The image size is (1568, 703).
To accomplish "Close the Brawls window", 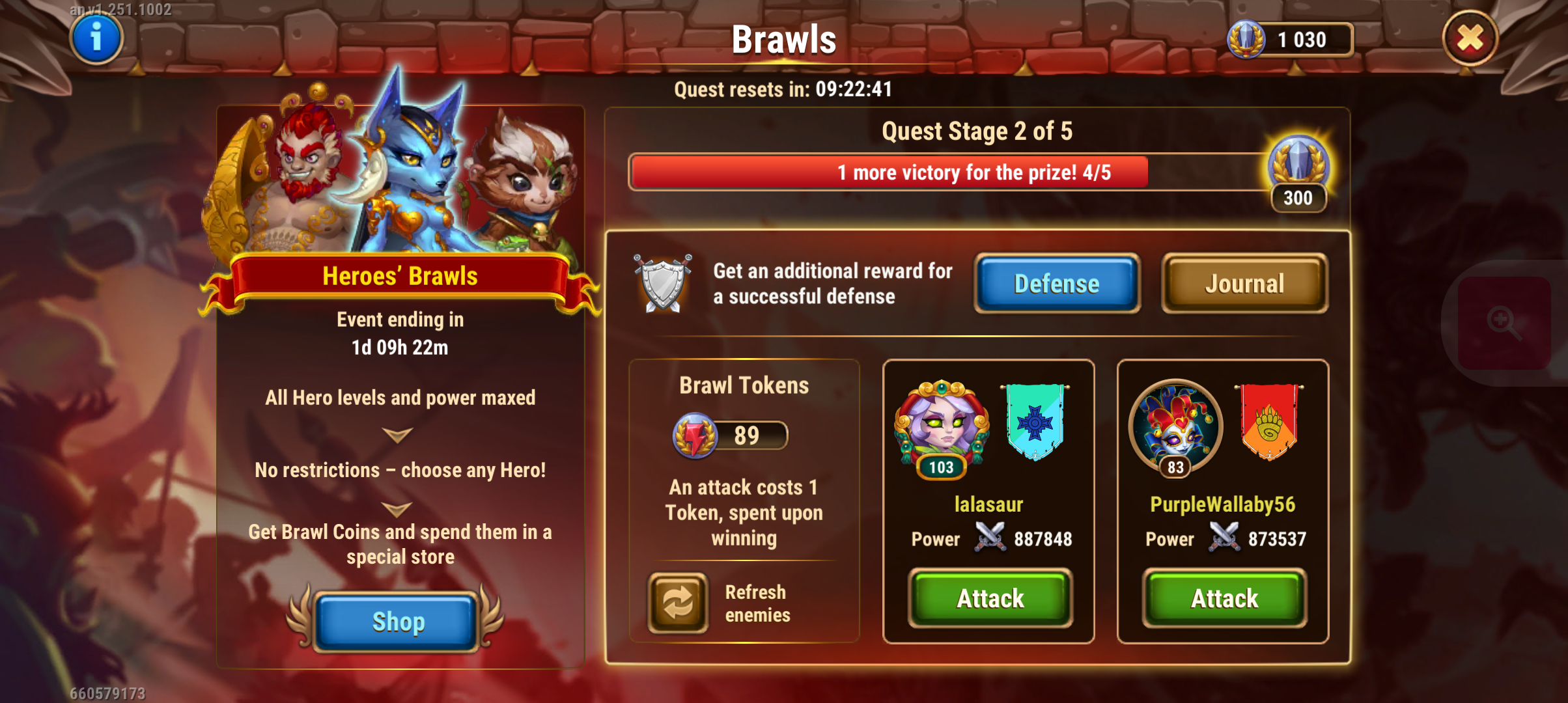I will (x=1470, y=39).
